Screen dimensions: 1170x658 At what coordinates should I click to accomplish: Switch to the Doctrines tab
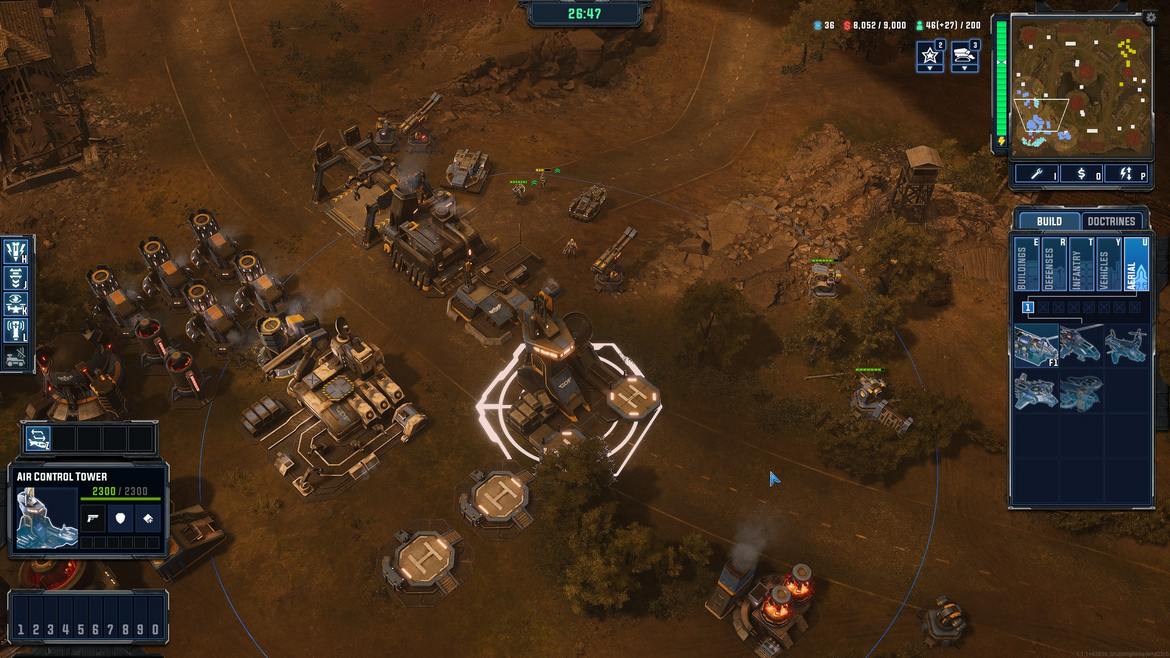point(1111,221)
